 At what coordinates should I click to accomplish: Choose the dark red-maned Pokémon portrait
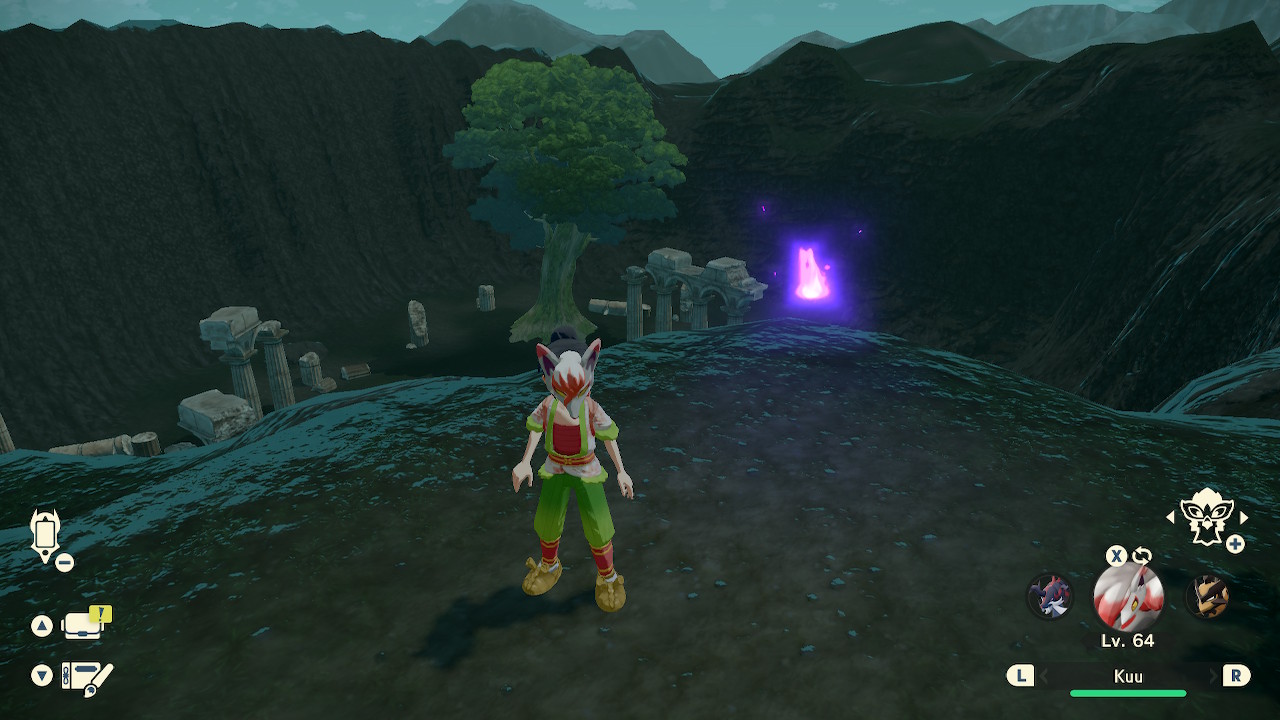[x=1050, y=597]
